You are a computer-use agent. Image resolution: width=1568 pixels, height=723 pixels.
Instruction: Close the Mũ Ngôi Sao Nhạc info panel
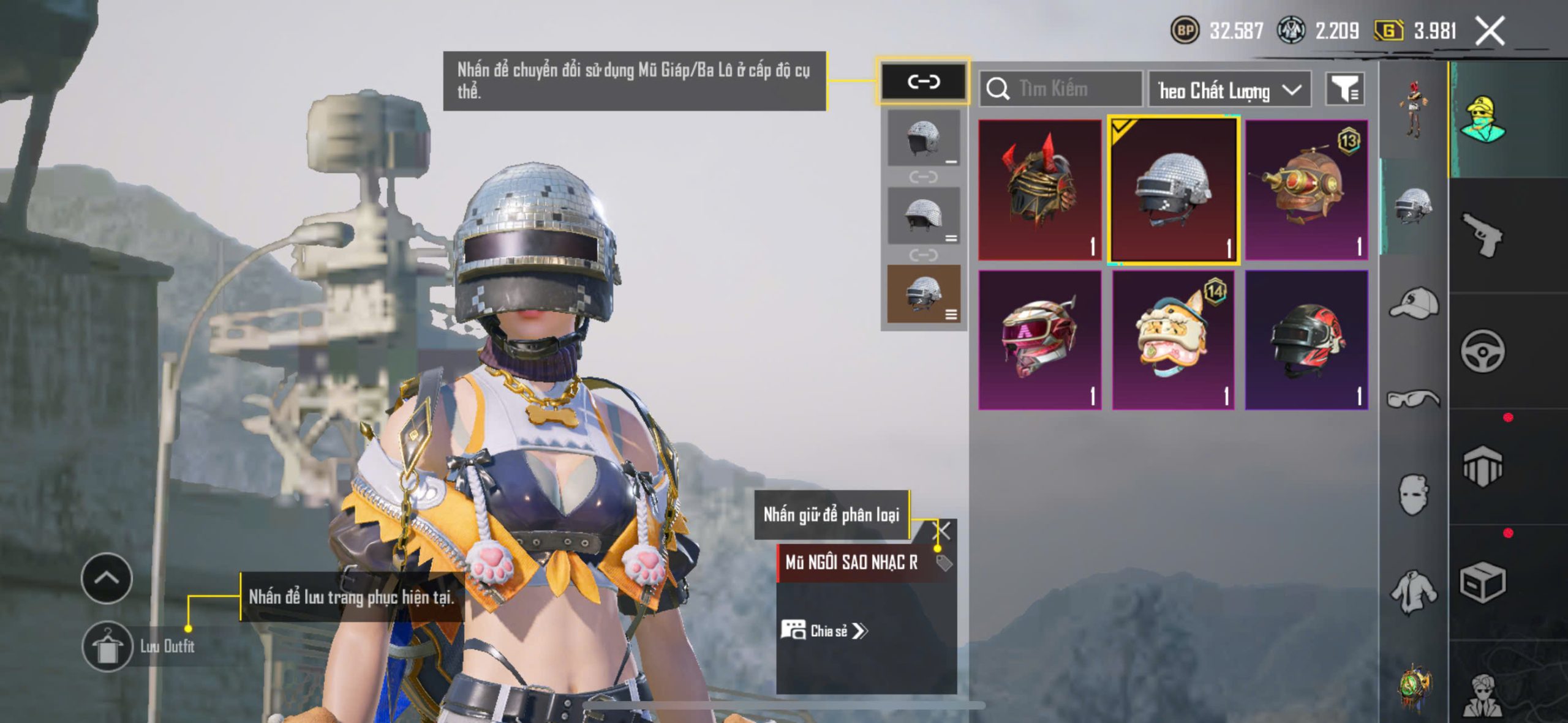point(943,530)
